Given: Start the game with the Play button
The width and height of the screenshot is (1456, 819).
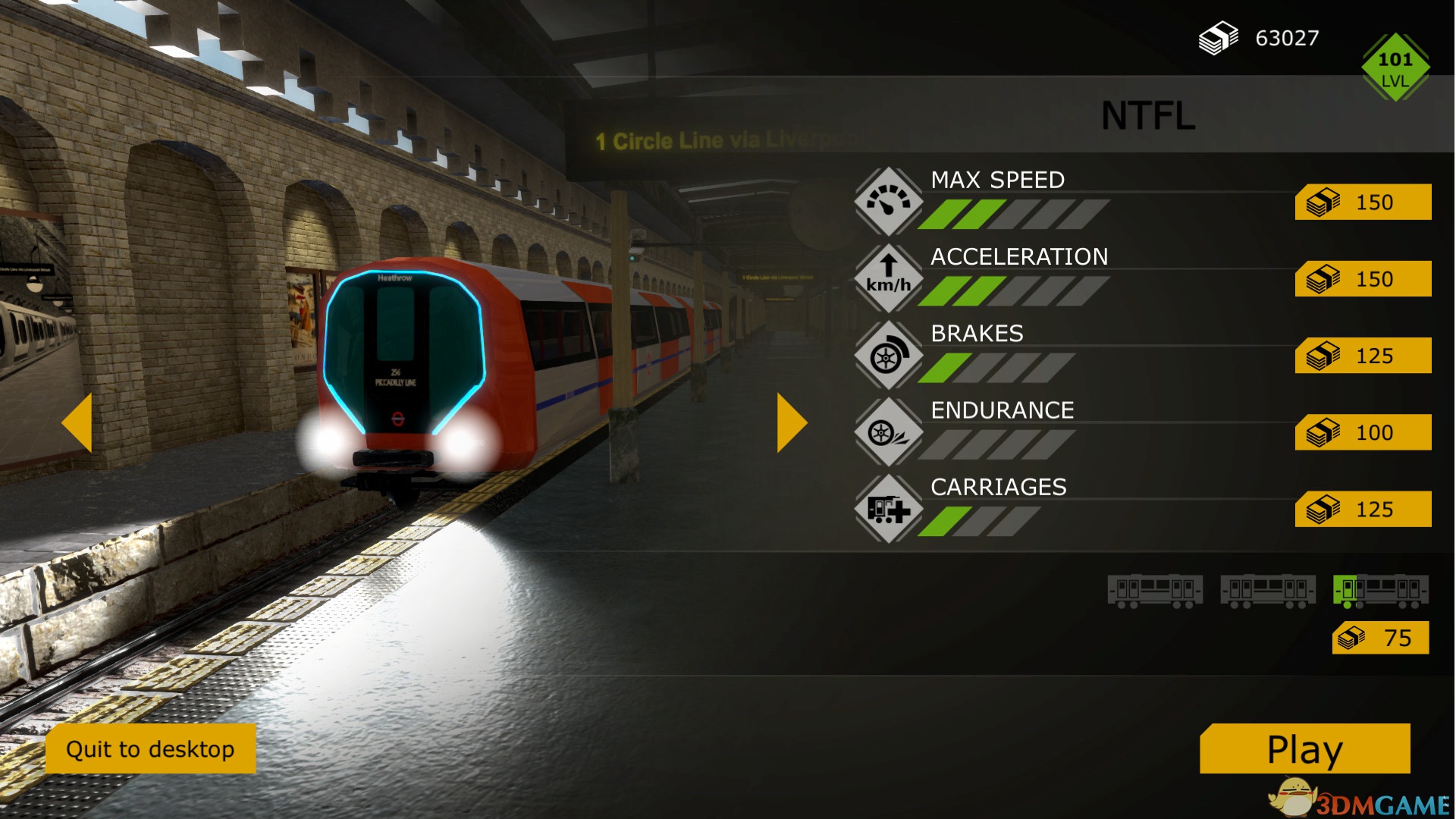Looking at the screenshot, I should click(1304, 749).
